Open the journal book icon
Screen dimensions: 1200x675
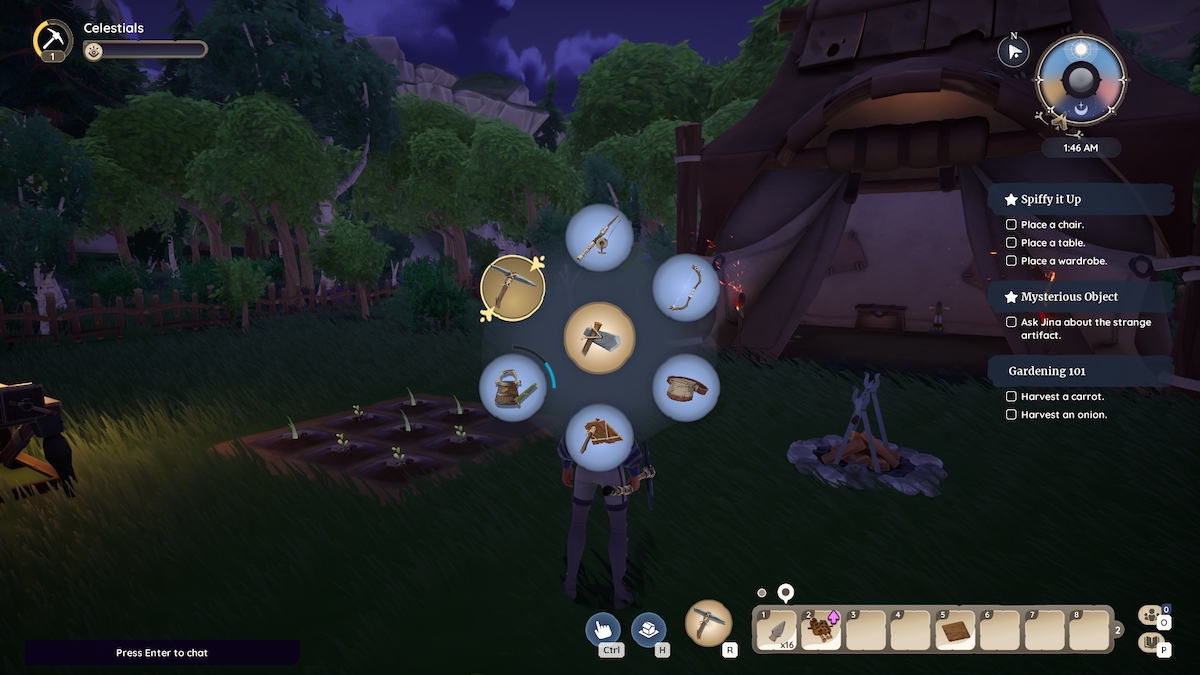coord(1152,643)
